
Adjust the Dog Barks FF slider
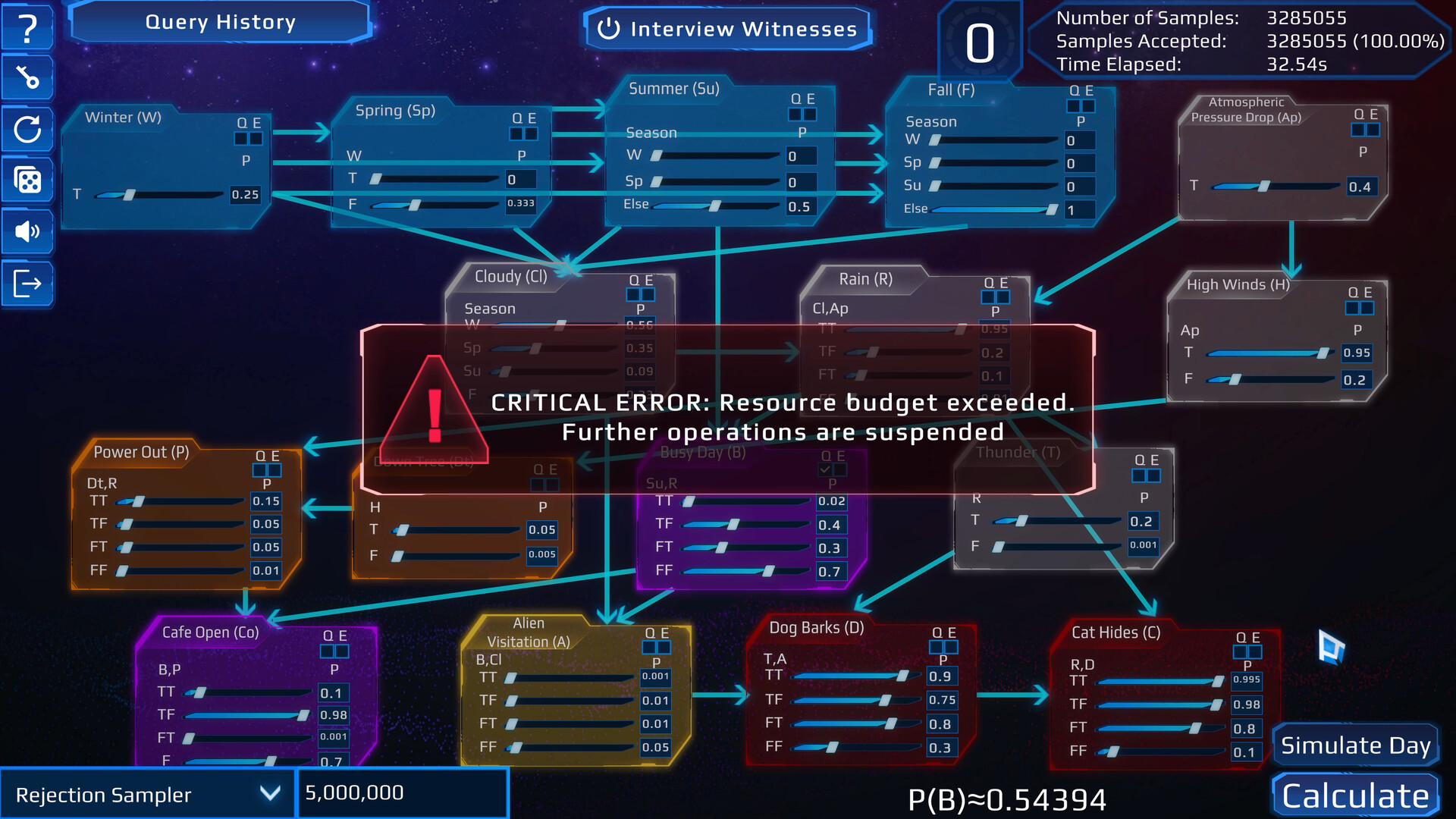[x=832, y=748]
